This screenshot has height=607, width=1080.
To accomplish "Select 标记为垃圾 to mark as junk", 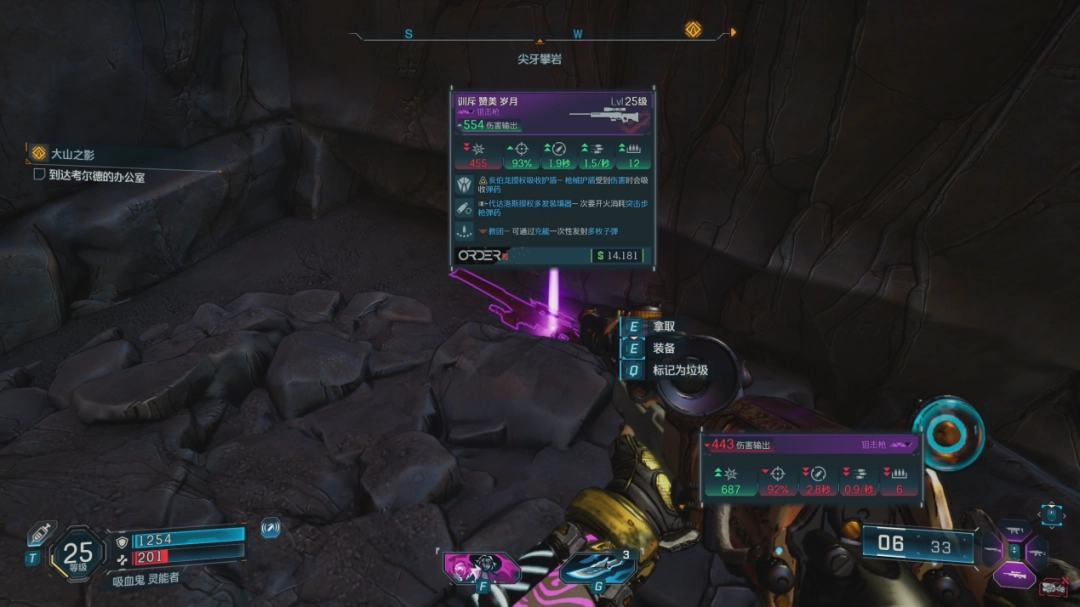I will point(680,370).
